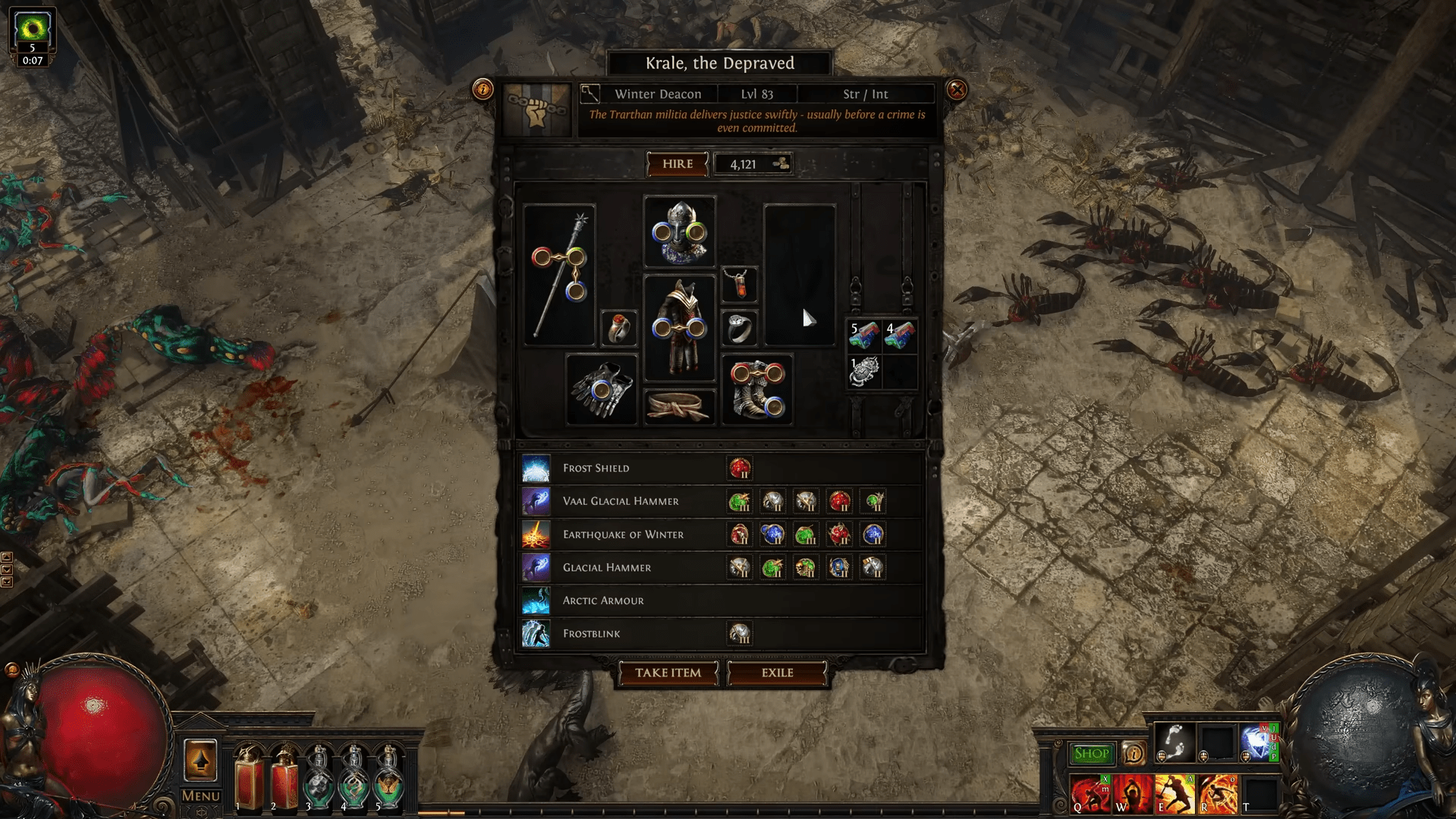Select the Frostblink skill row
Viewport: 1456px width, 819px height.
tap(591, 634)
